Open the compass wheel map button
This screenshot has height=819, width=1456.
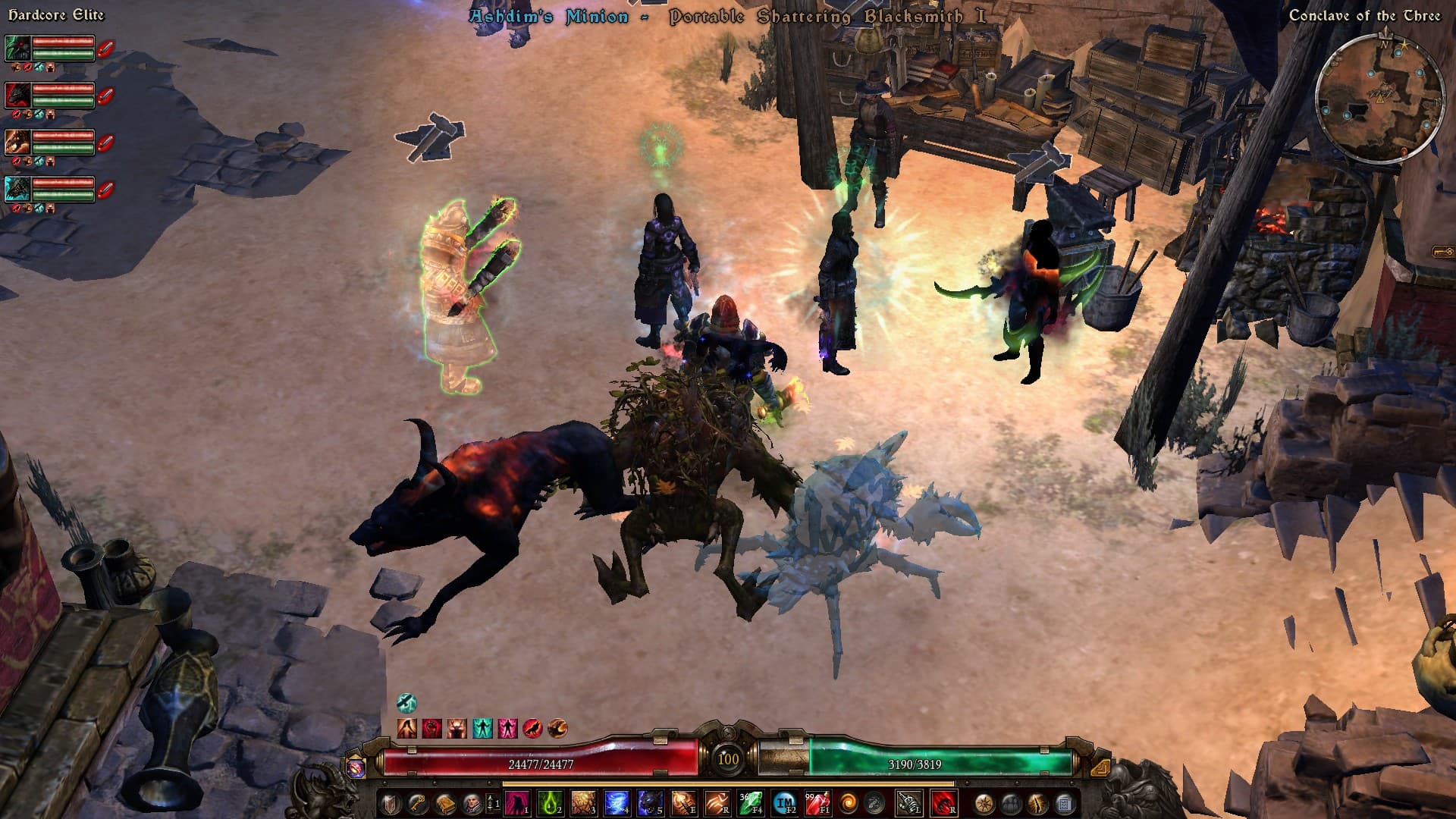point(984,803)
